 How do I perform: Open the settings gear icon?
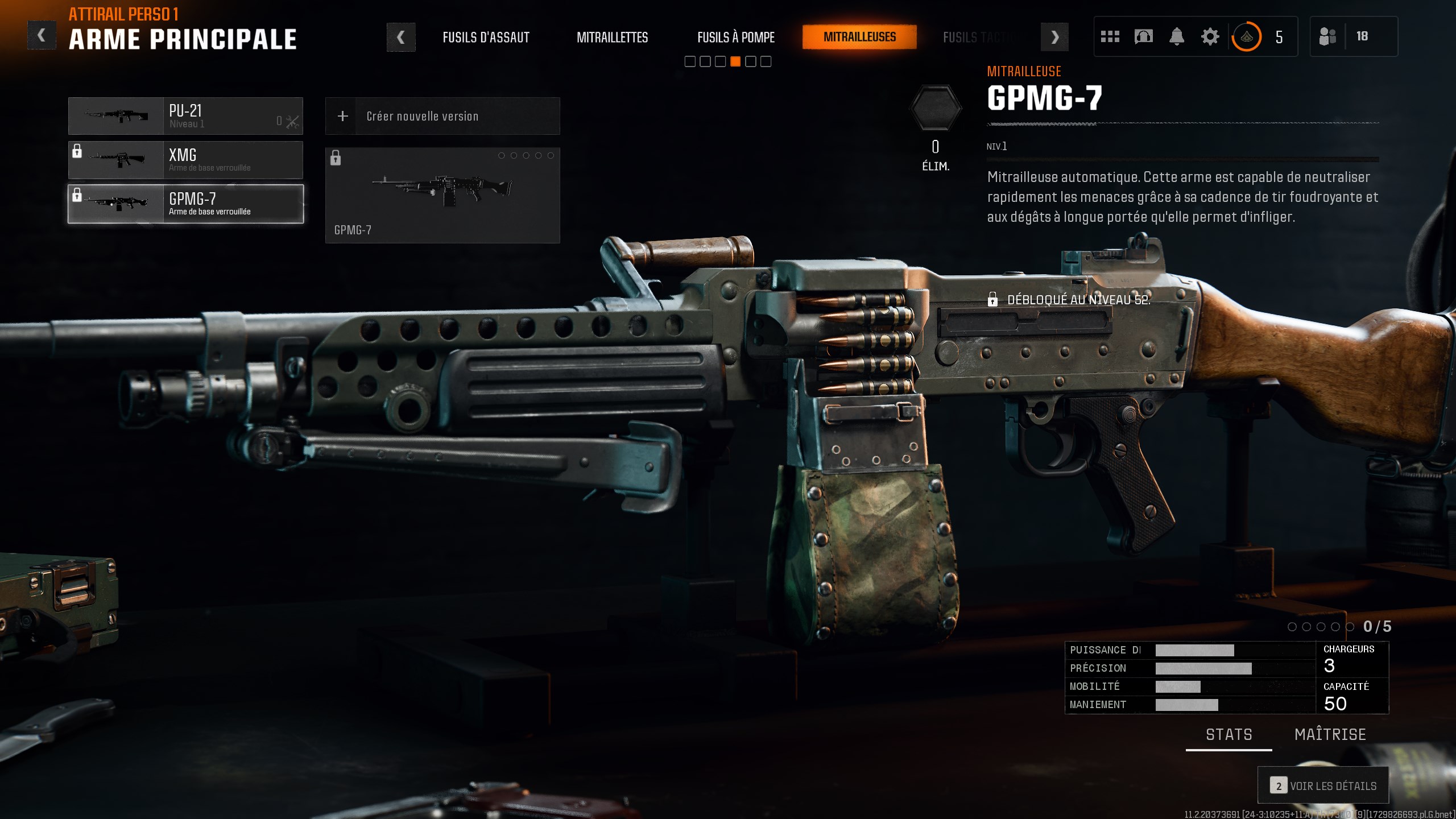(x=1210, y=36)
